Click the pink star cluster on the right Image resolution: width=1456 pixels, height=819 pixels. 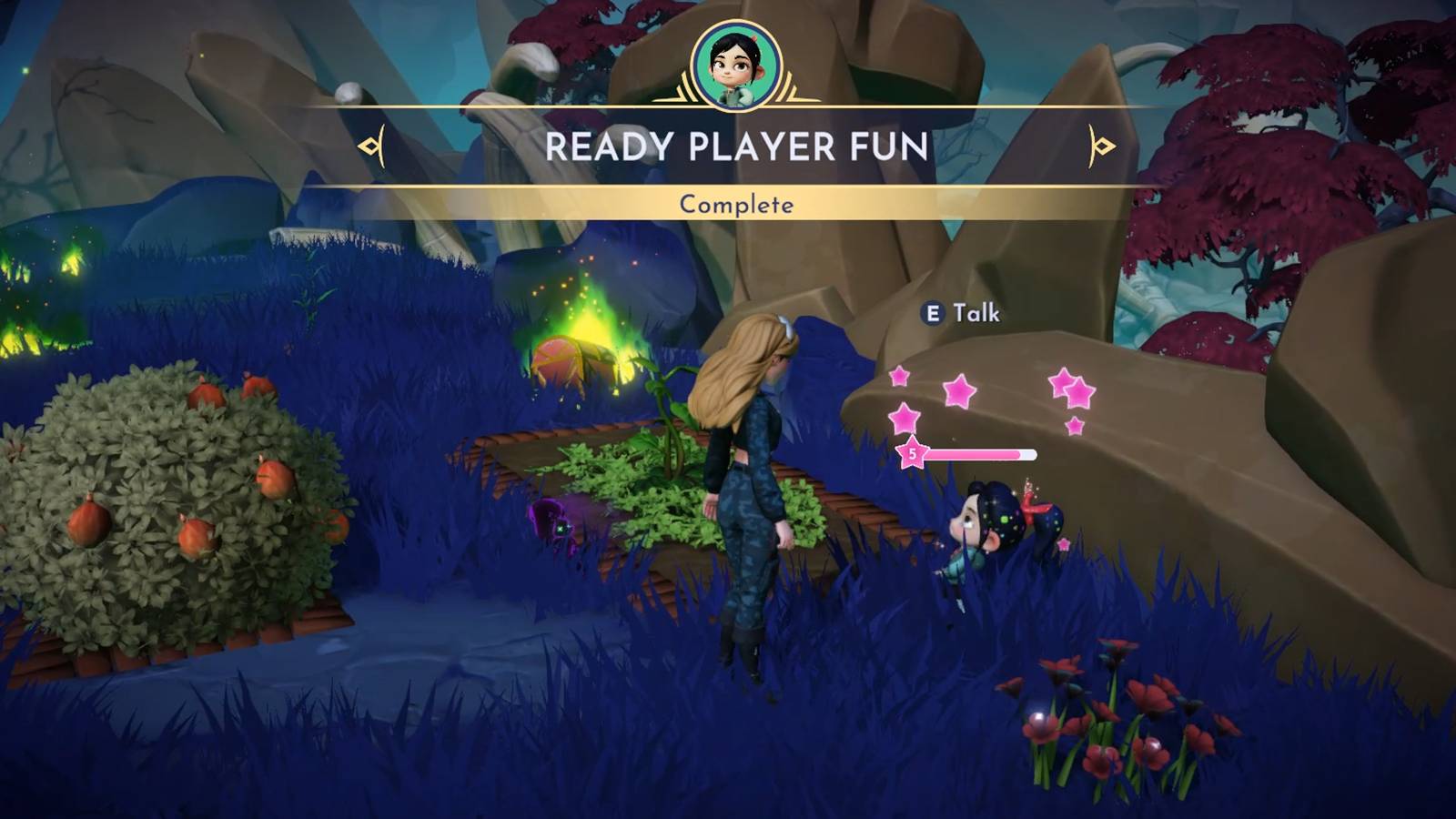(x=1072, y=389)
